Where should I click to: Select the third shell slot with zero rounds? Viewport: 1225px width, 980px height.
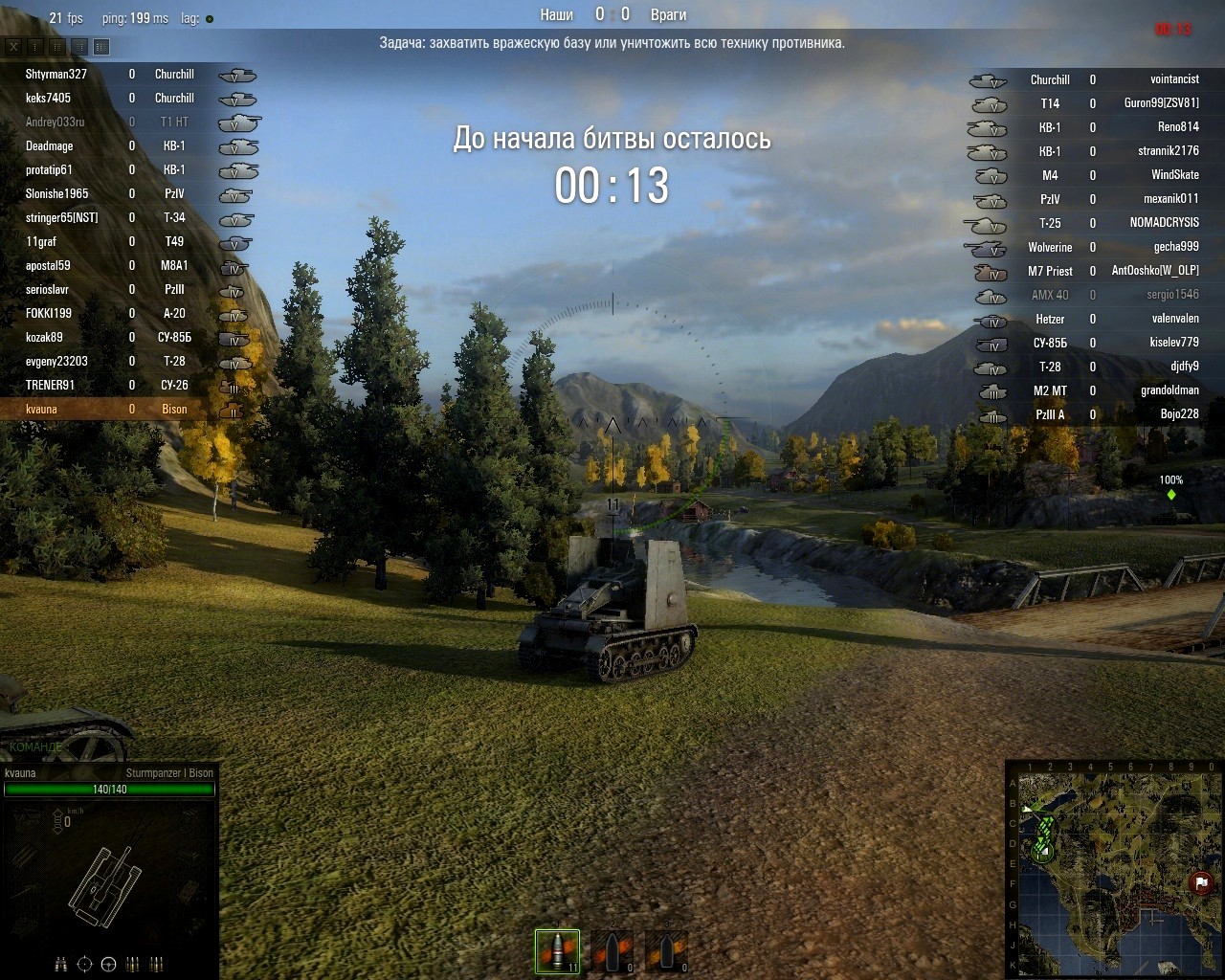(x=666, y=950)
